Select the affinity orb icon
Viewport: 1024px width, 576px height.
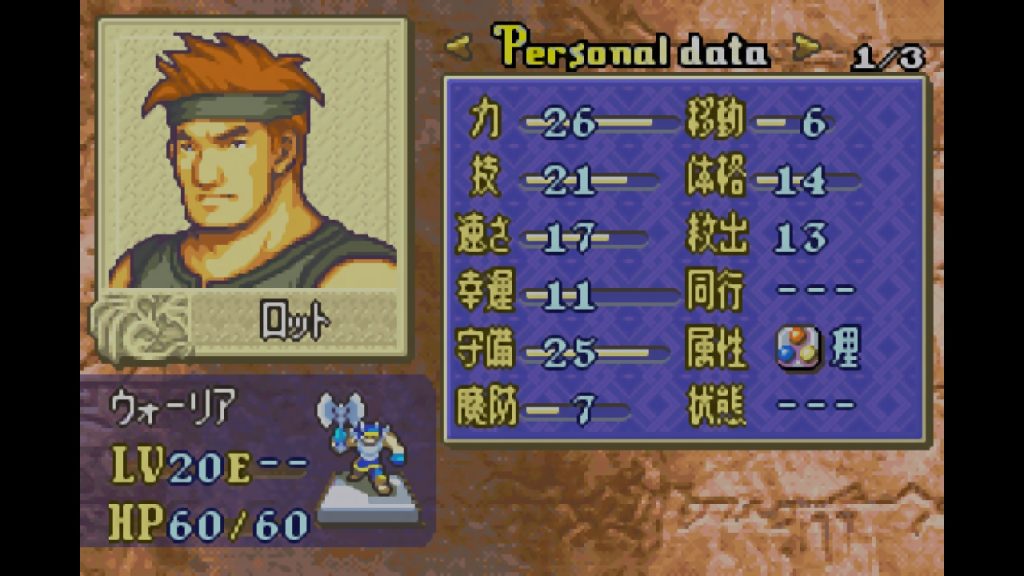click(798, 350)
